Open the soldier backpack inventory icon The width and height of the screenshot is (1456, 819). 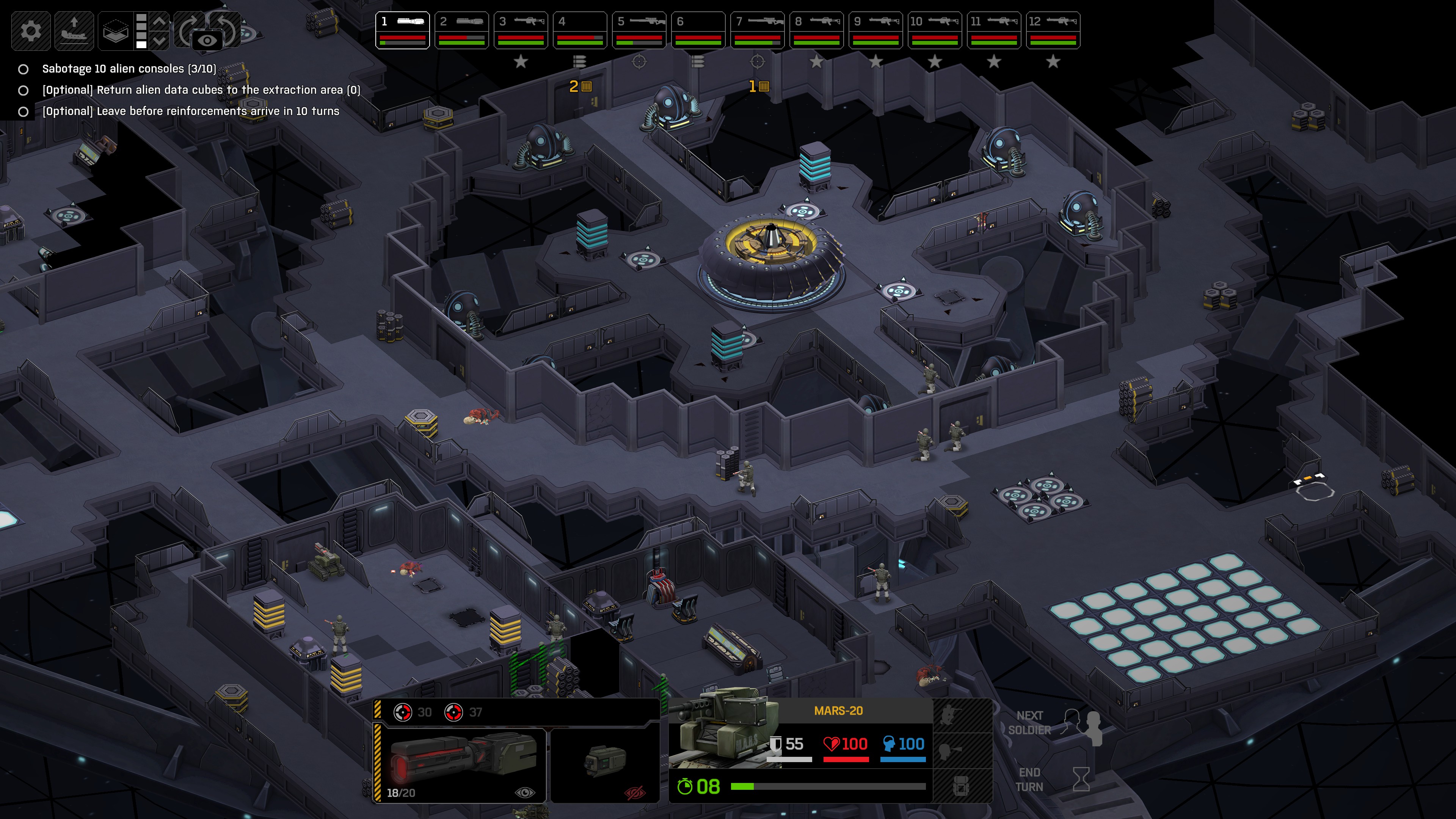[962, 786]
